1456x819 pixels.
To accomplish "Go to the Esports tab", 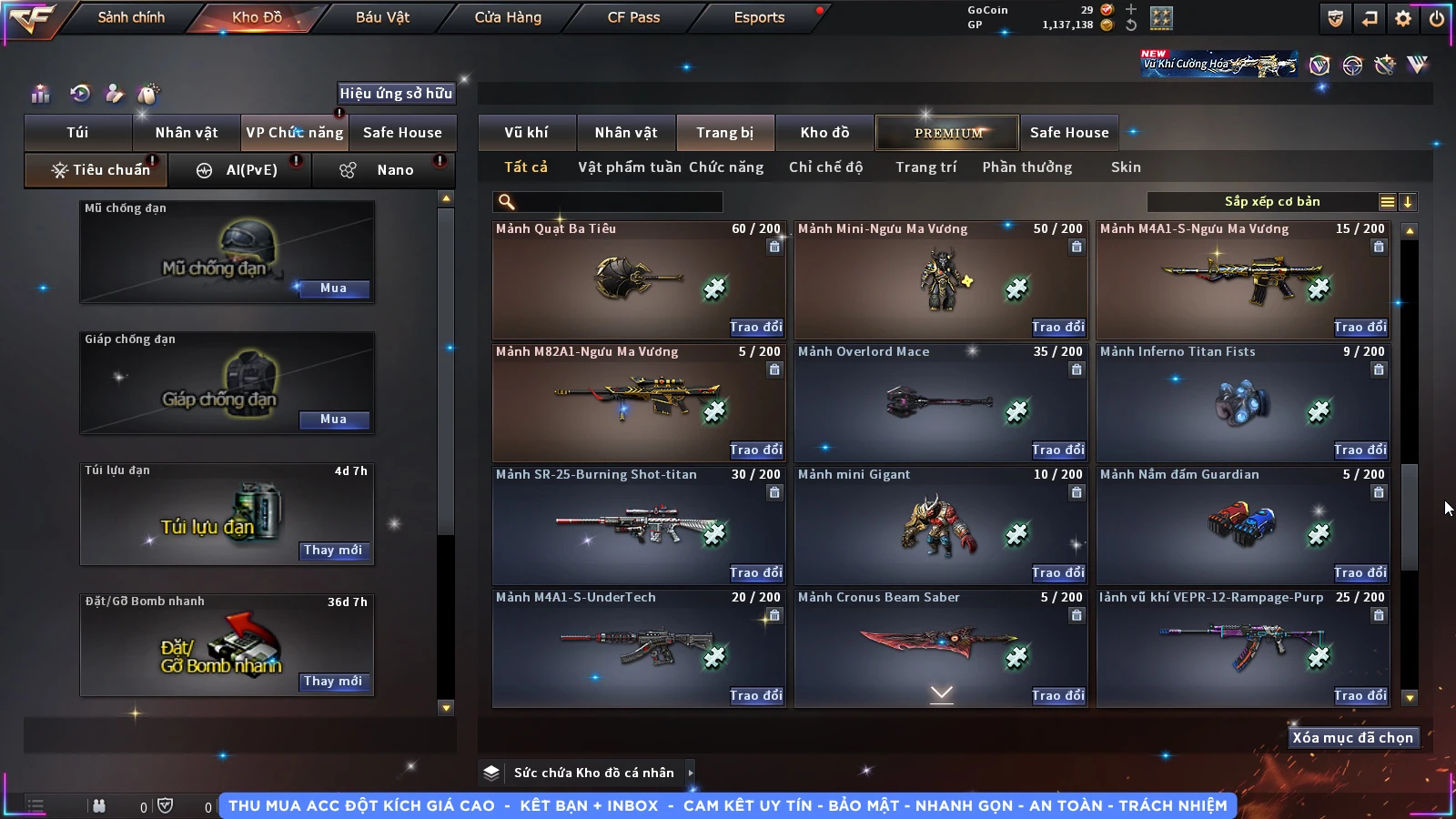I will (x=759, y=17).
